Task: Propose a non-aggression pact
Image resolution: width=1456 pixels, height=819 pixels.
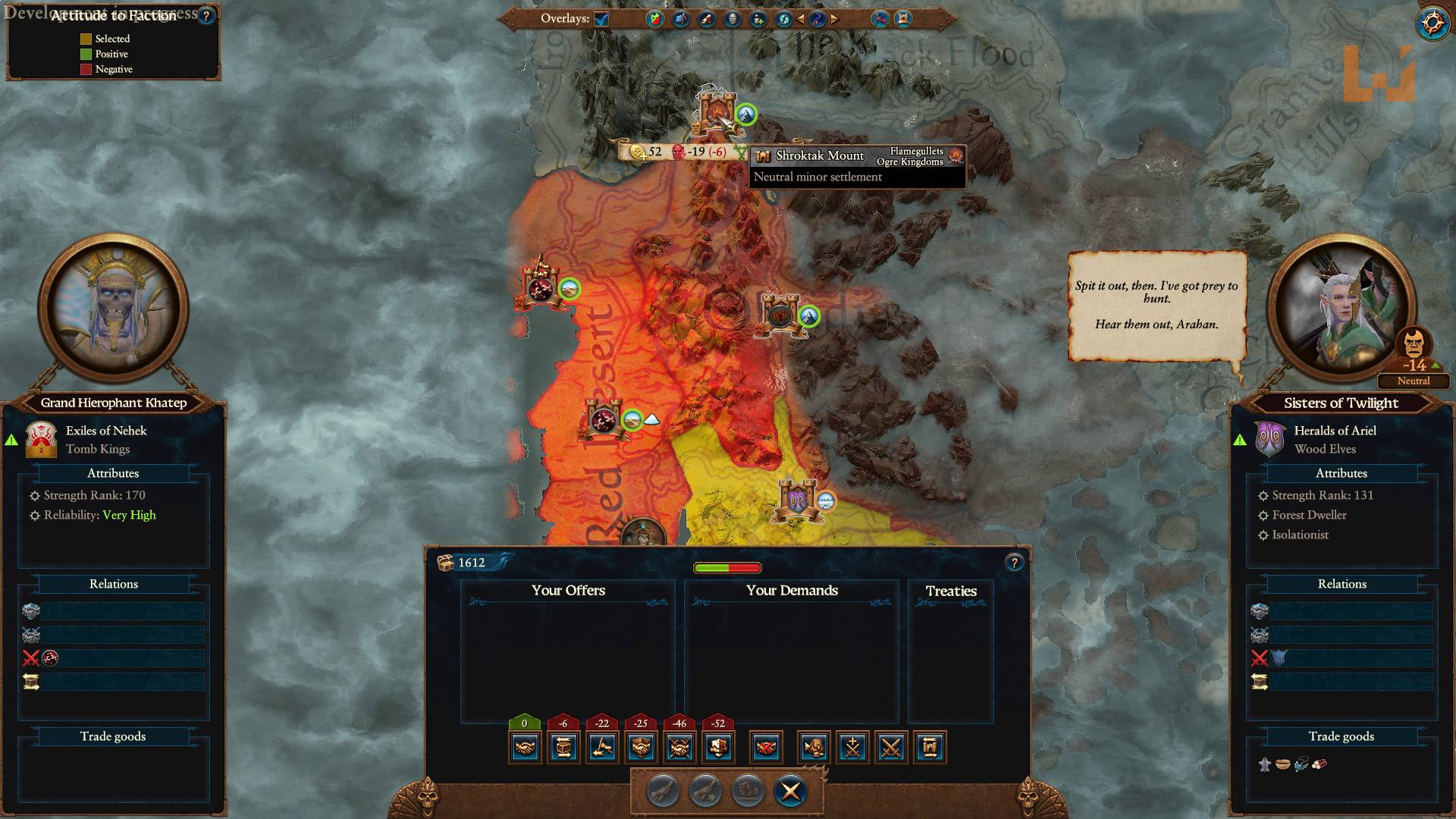Action: pos(524,747)
